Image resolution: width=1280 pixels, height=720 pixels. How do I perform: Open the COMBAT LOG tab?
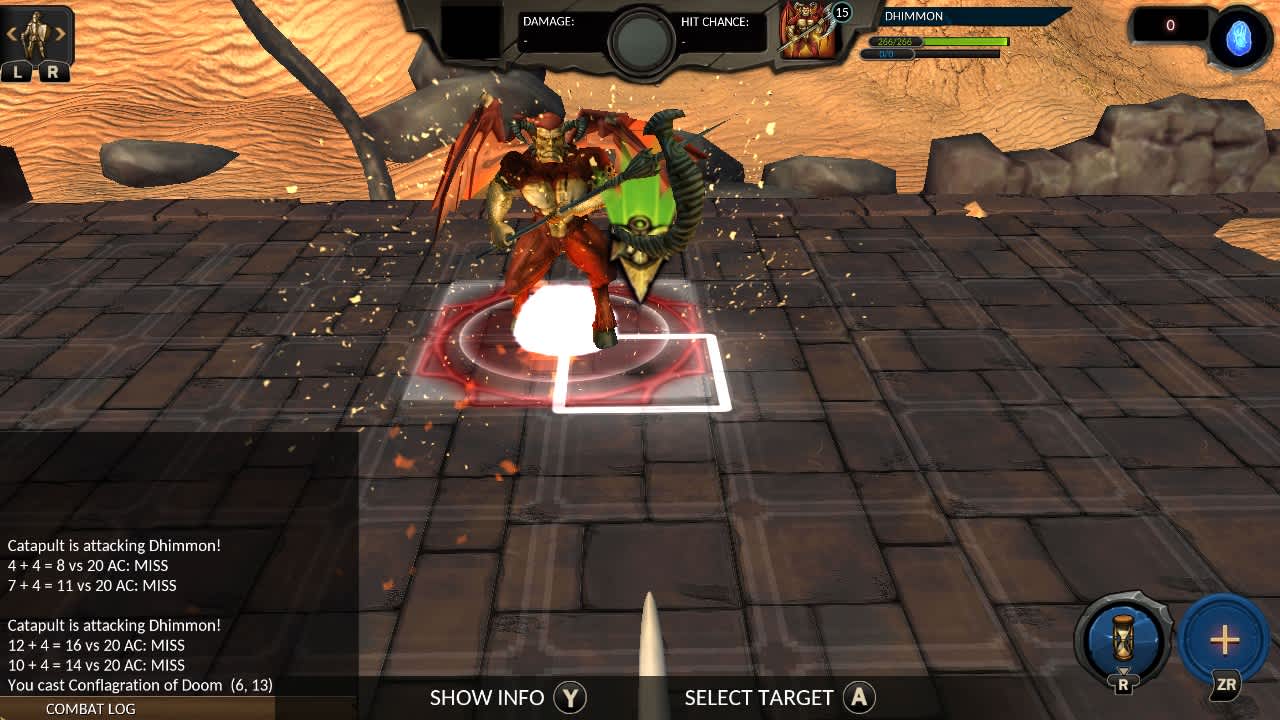pos(90,709)
